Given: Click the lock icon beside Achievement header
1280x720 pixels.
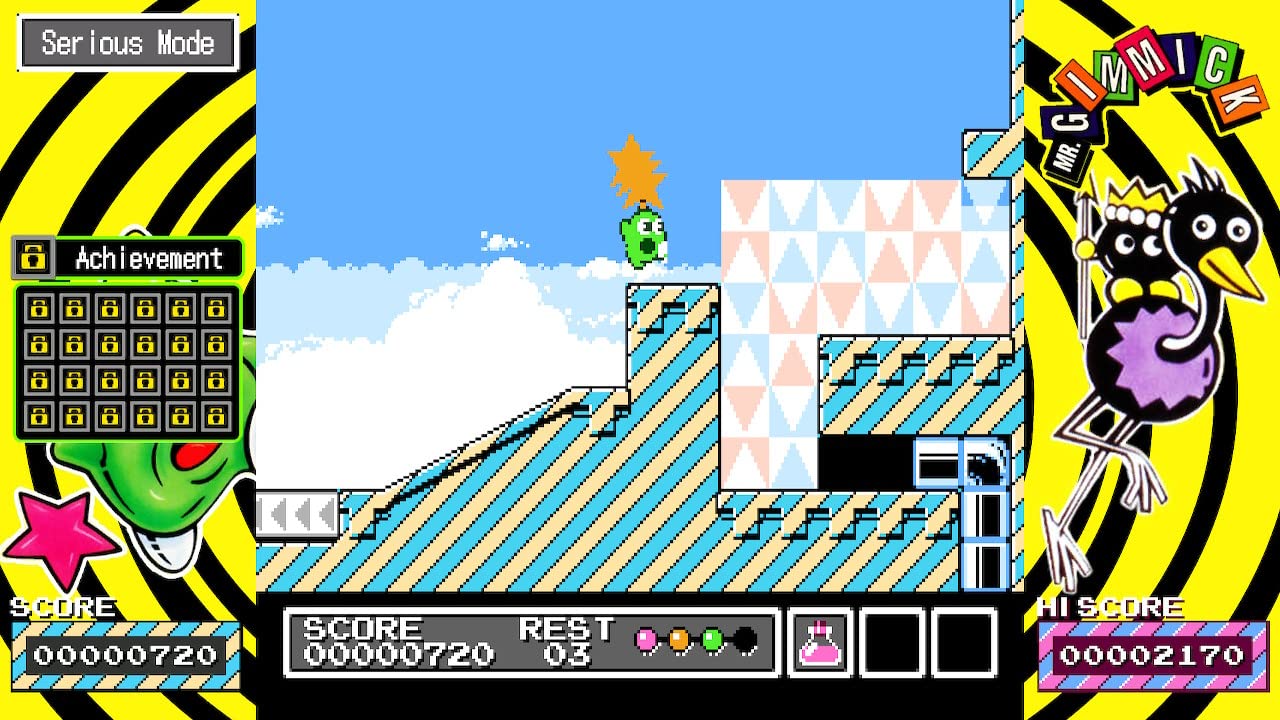Looking at the screenshot, I should [33, 259].
